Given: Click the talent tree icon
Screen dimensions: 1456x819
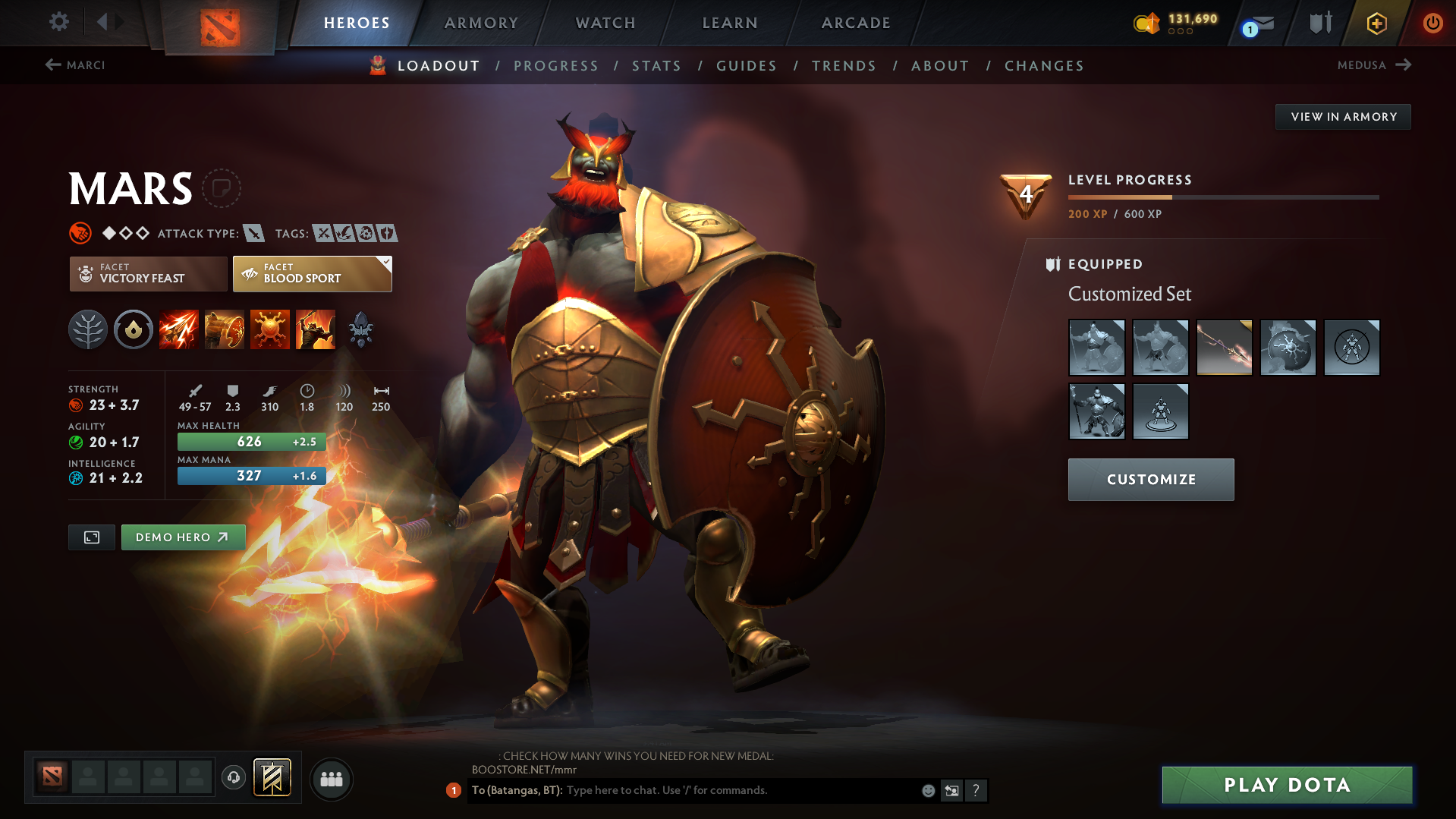Looking at the screenshot, I should click(x=88, y=329).
